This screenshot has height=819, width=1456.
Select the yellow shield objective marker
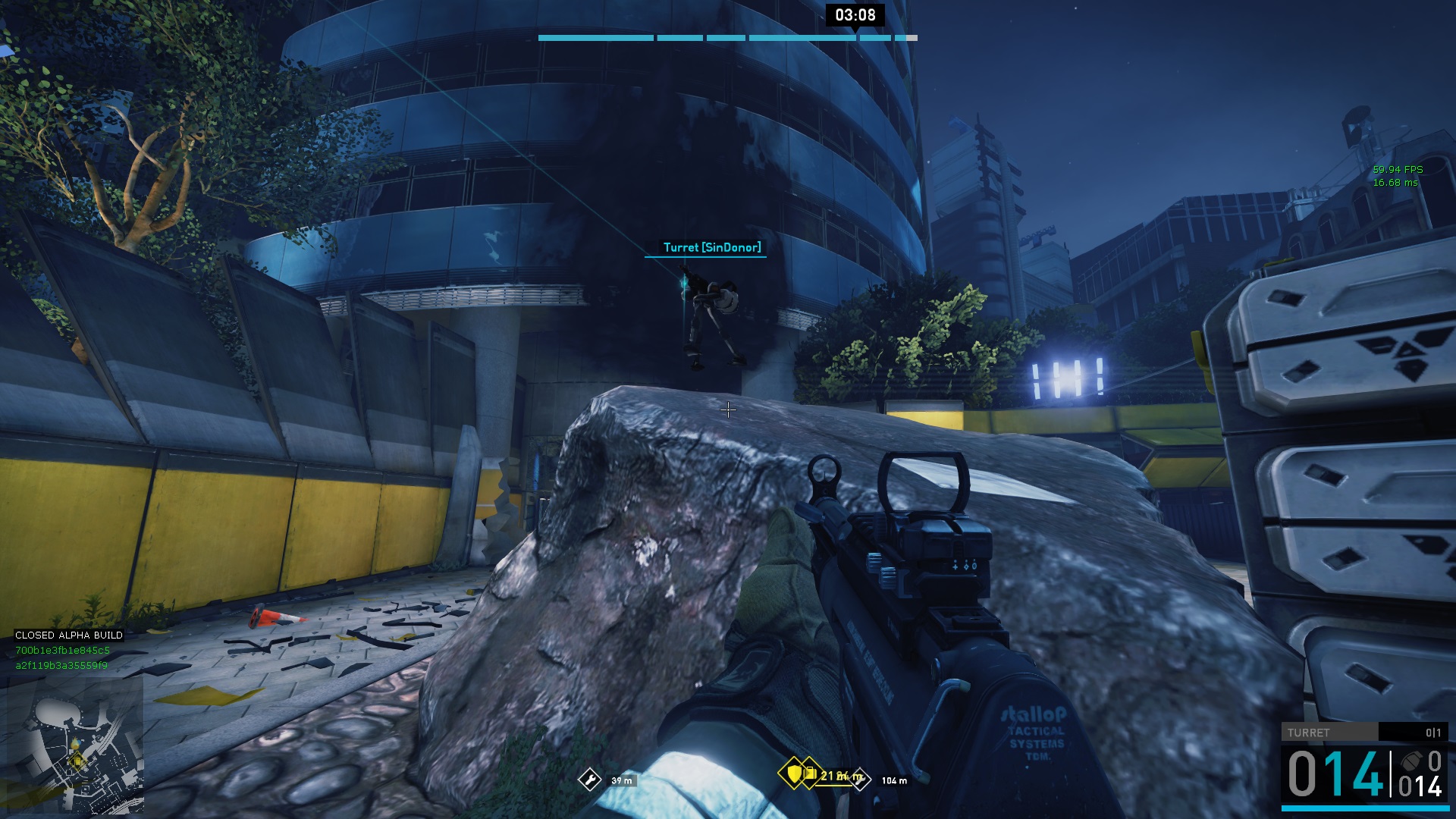point(793,774)
